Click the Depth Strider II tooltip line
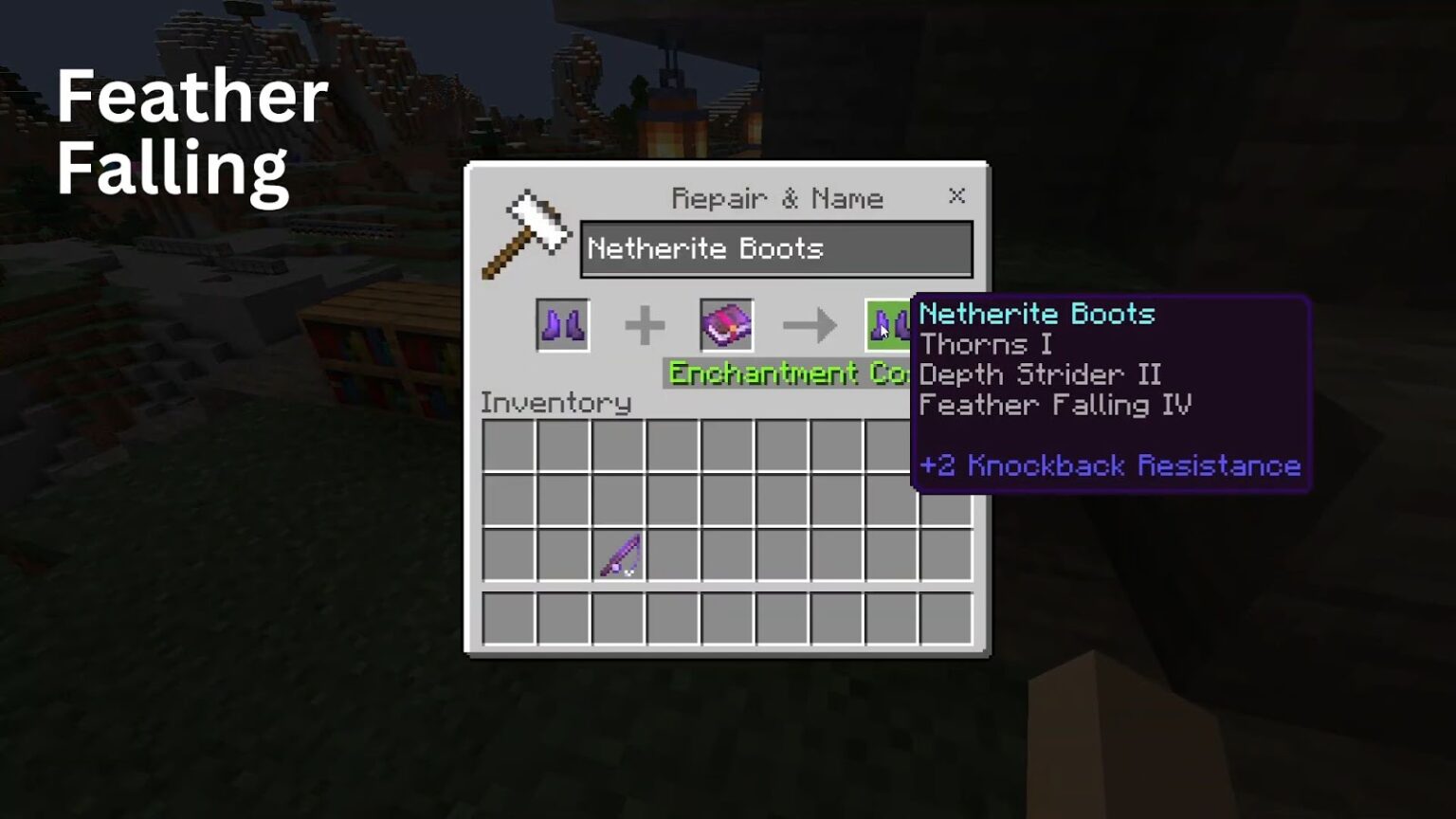This screenshot has height=819, width=1456. (x=1041, y=374)
